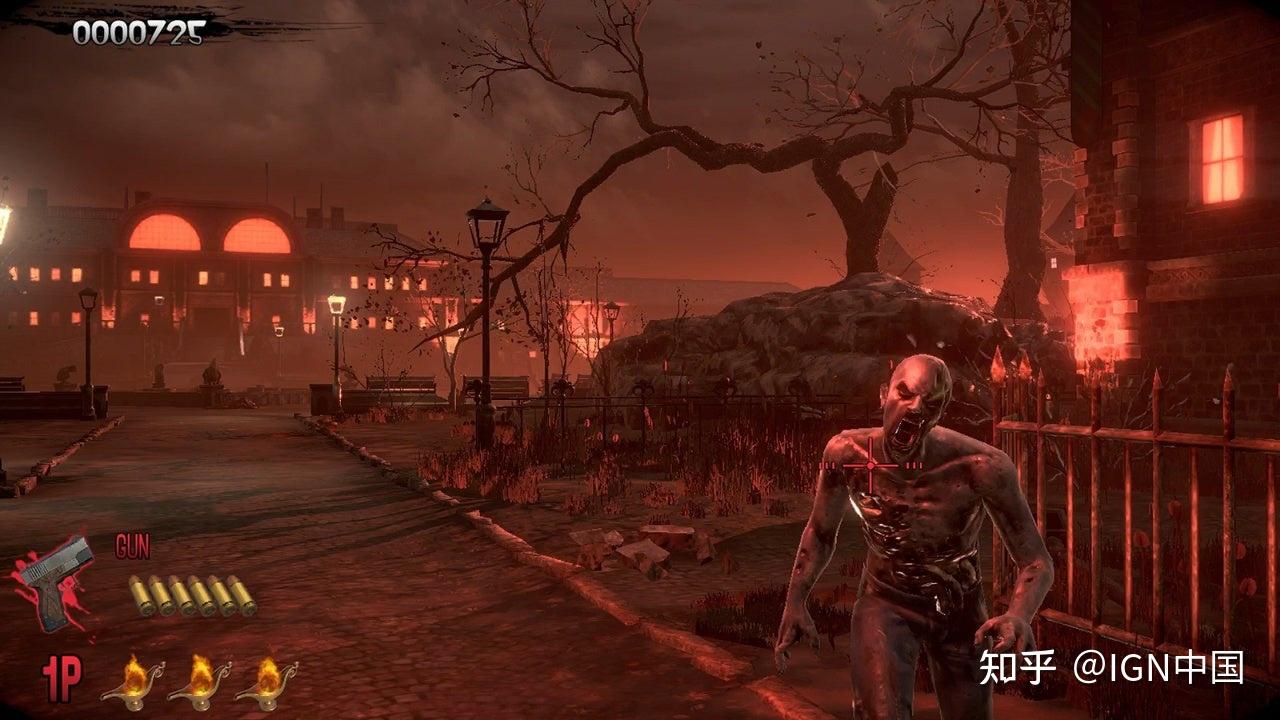Click the 1P player indicator
Image resolution: width=1280 pixels, height=720 pixels.
pos(61,679)
